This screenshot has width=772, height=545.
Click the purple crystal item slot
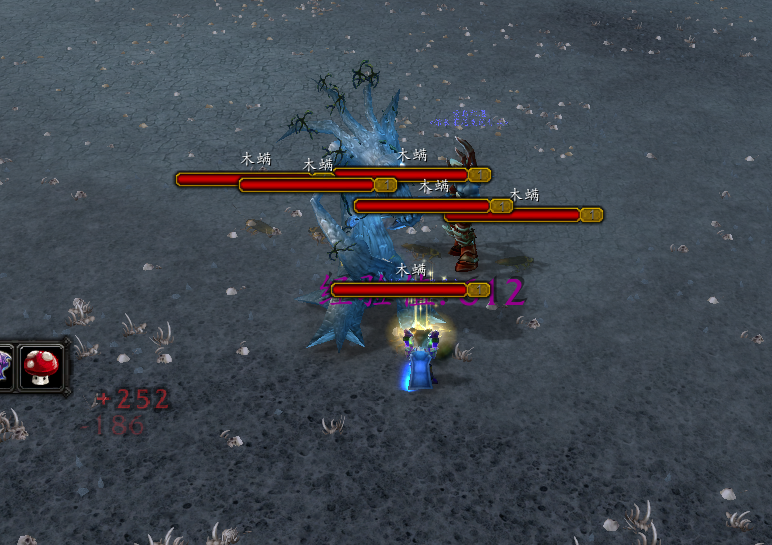(x=5, y=367)
